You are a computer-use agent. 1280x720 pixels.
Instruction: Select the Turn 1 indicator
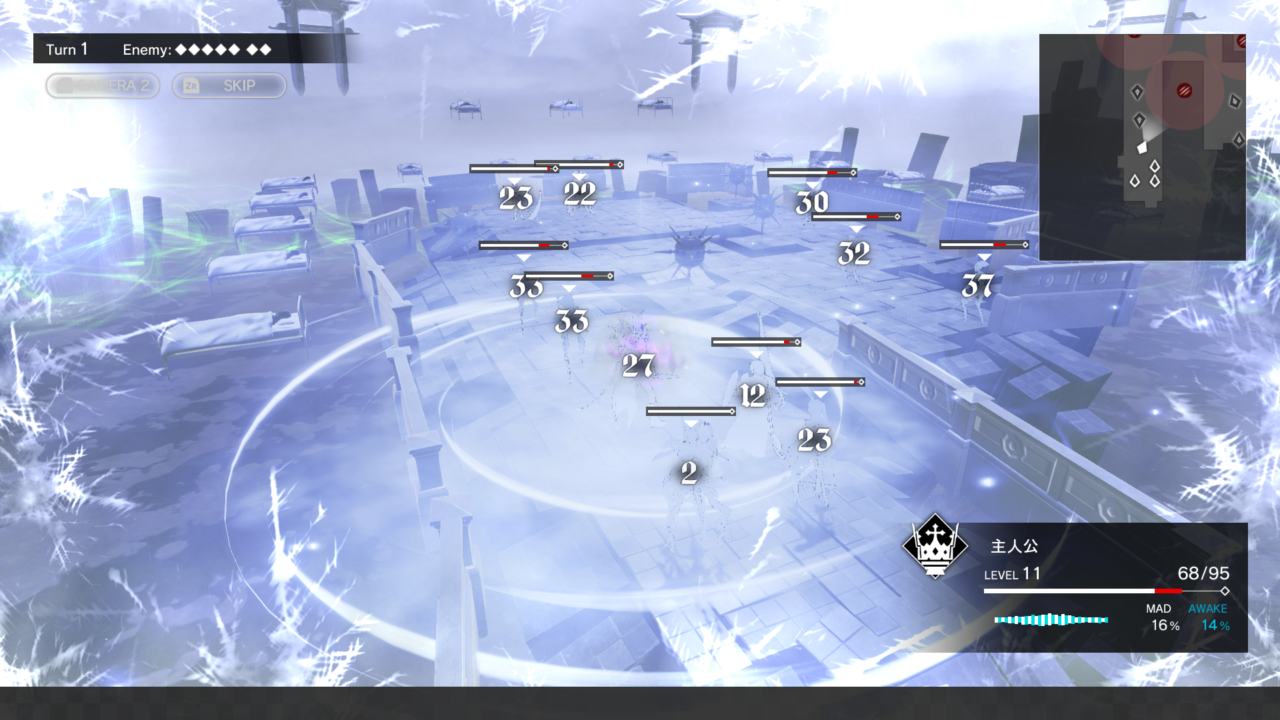coord(67,49)
